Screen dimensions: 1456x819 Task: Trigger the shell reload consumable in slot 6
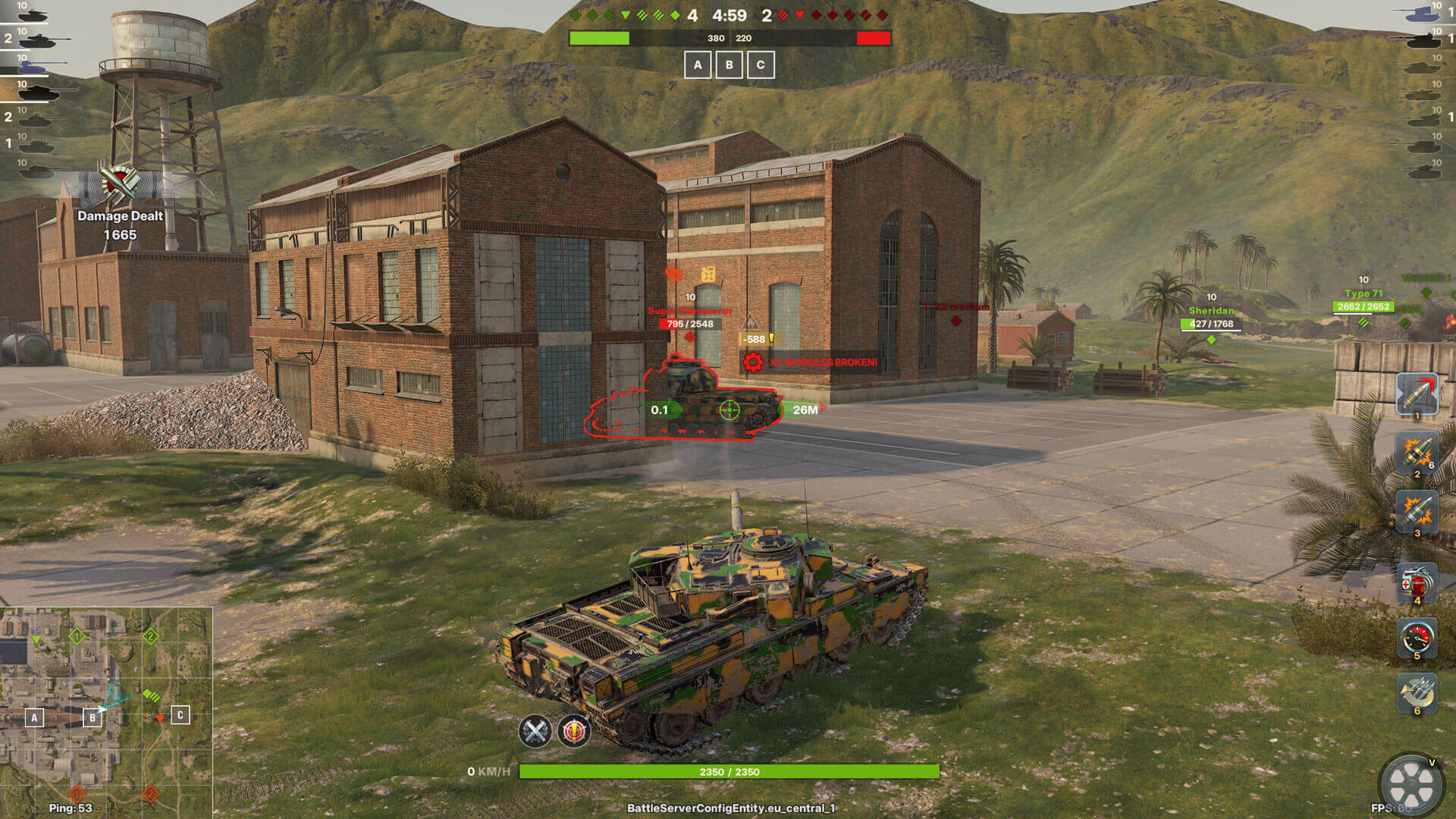click(x=1417, y=692)
